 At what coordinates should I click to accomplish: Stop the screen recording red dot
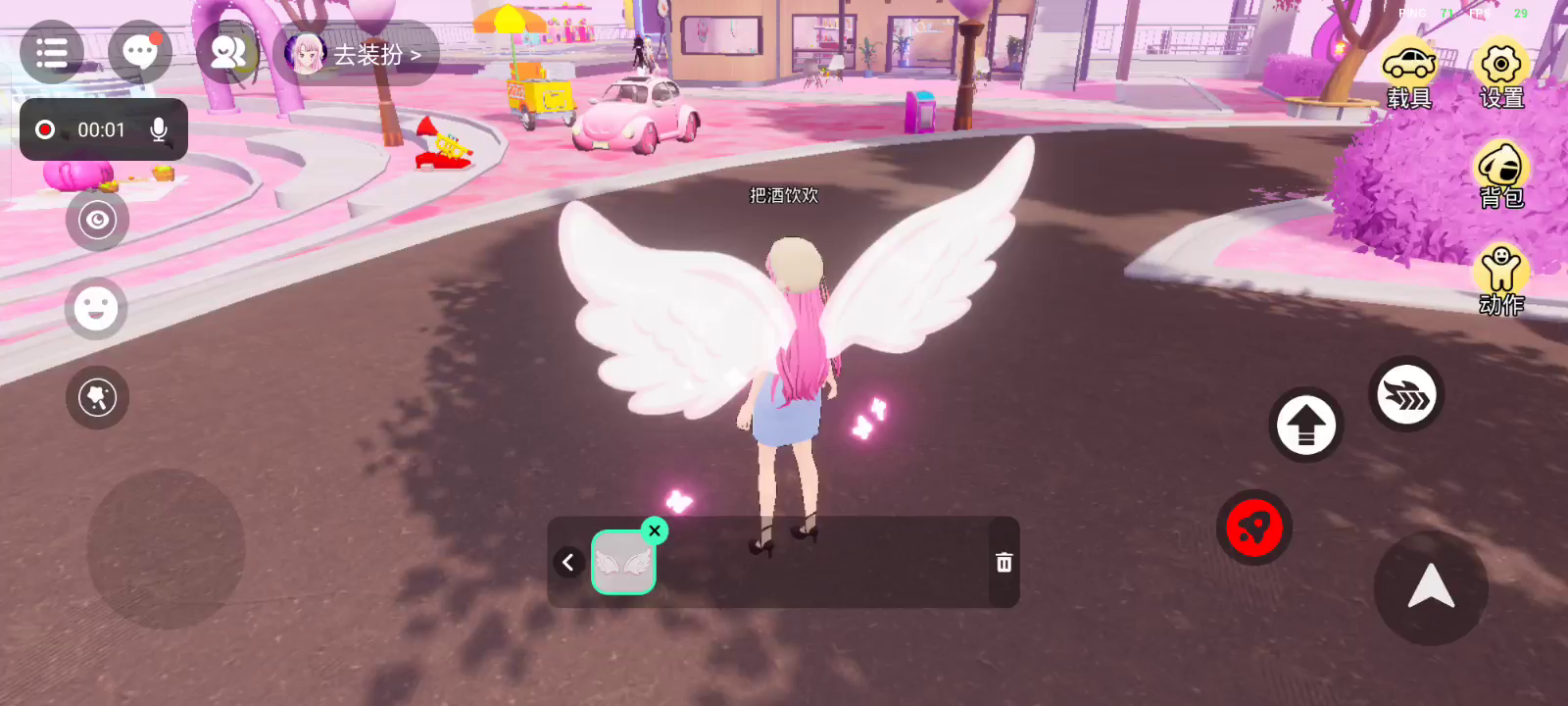[x=45, y=129]
